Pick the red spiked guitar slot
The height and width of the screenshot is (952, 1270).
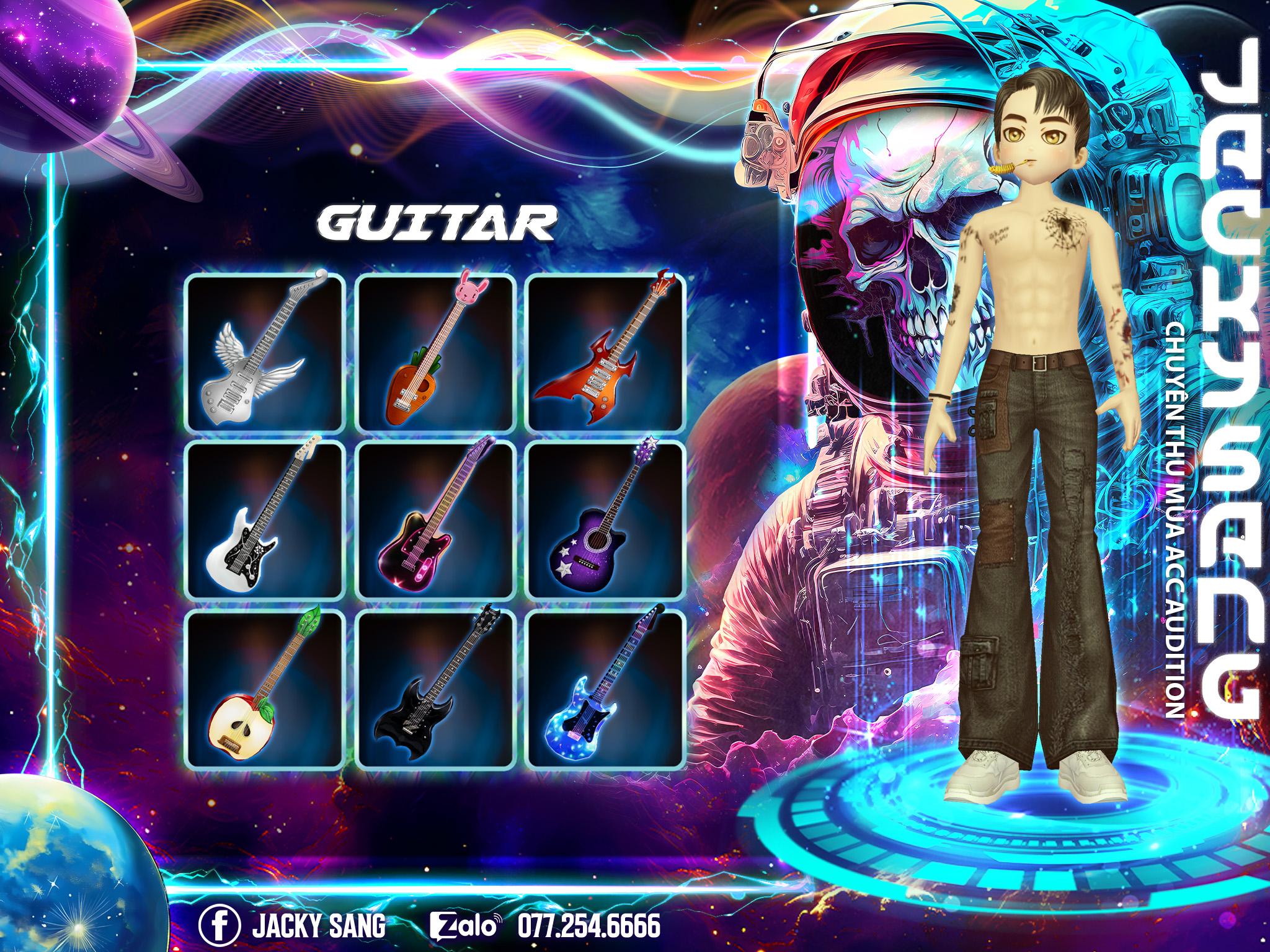click(605, 353)
